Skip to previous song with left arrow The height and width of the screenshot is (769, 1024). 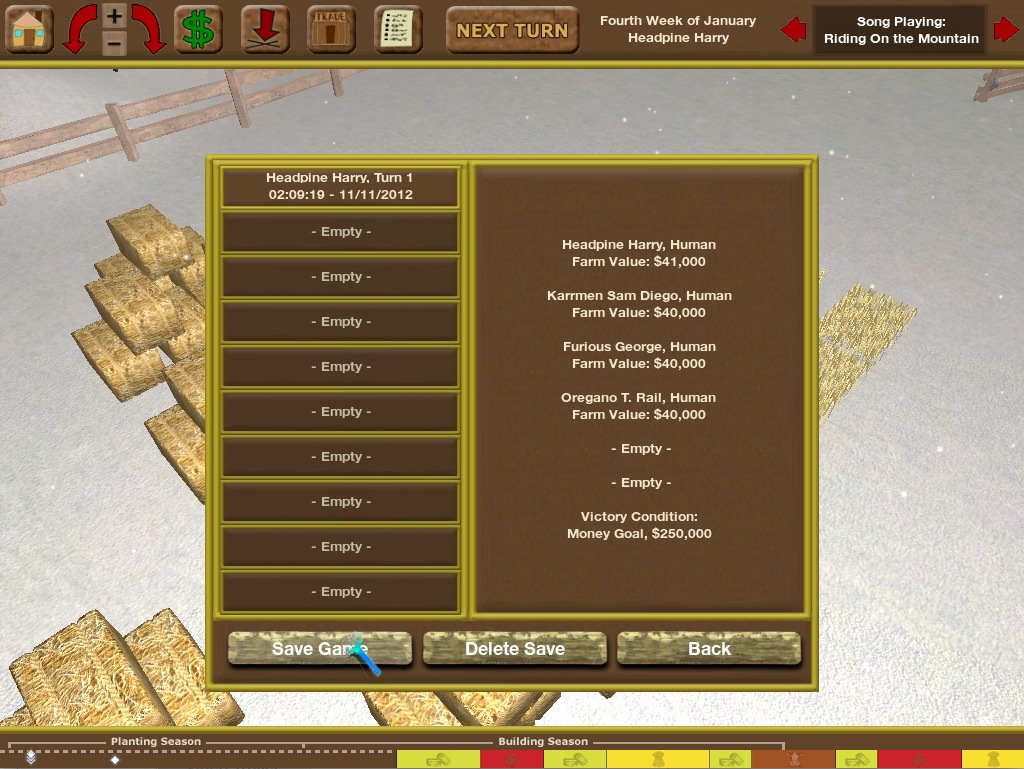(794, 30)
